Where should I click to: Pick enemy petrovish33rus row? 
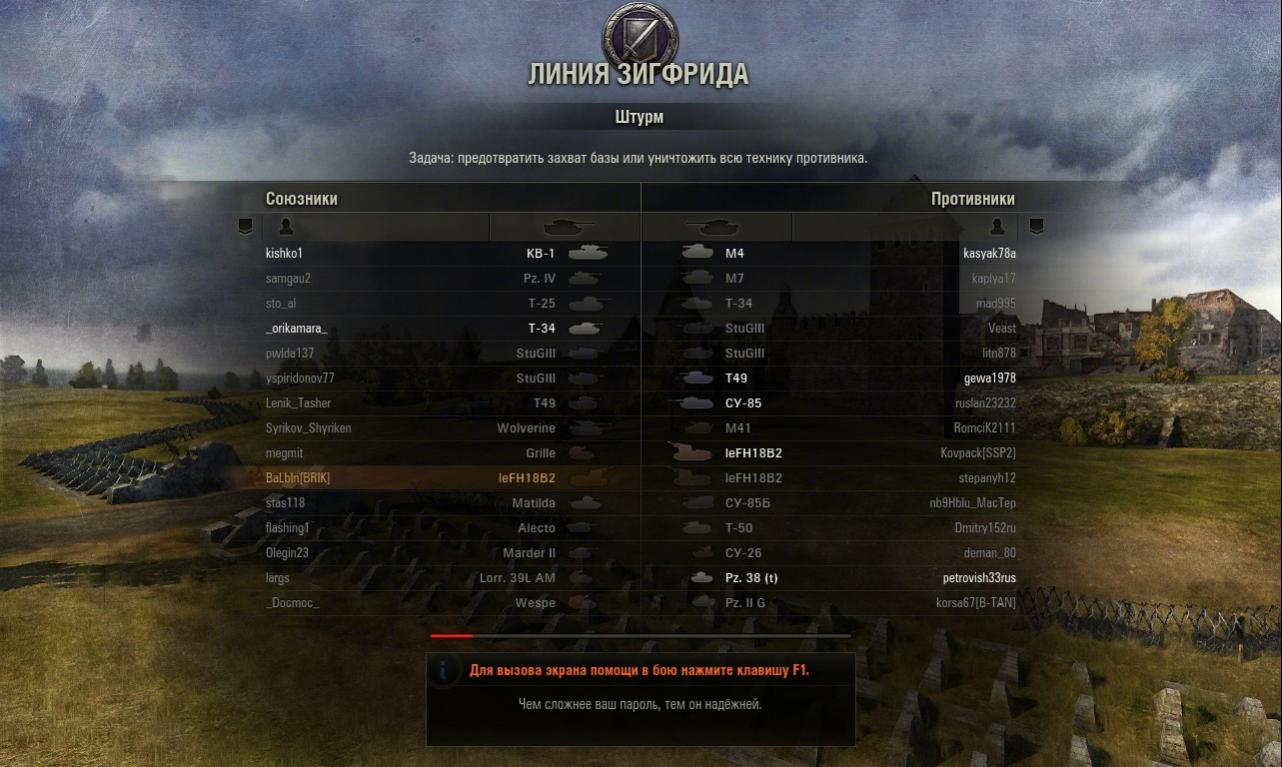(x=979, y=578)
